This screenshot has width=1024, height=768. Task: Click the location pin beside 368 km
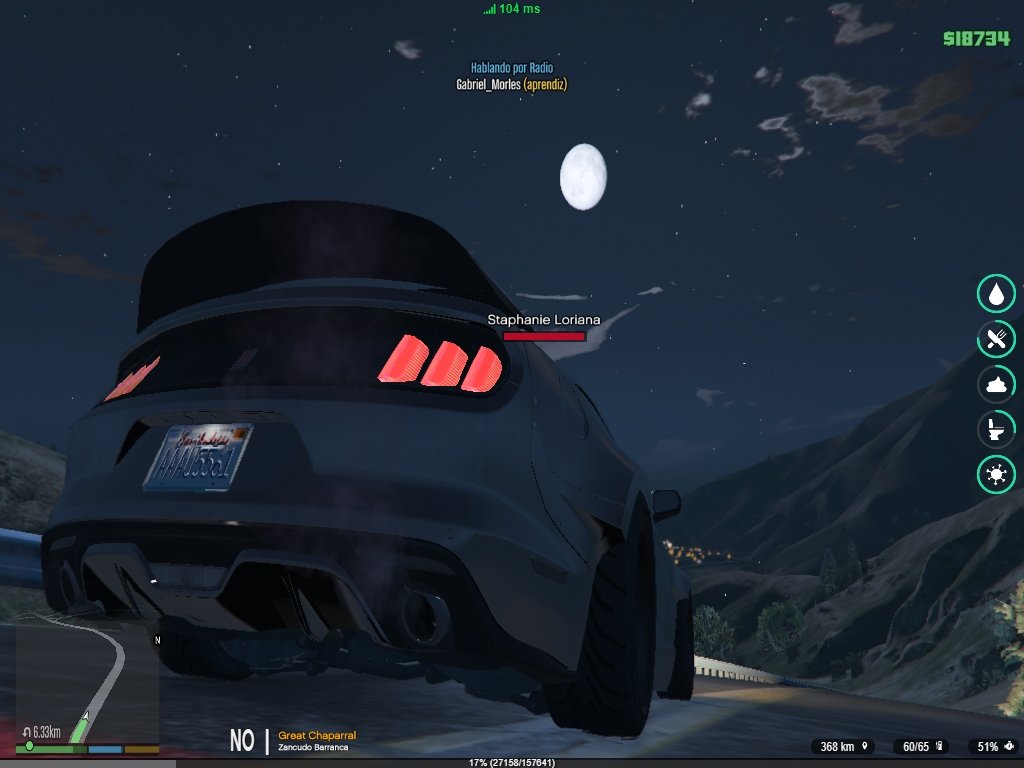pyautogui.click(x=862, y=747)
